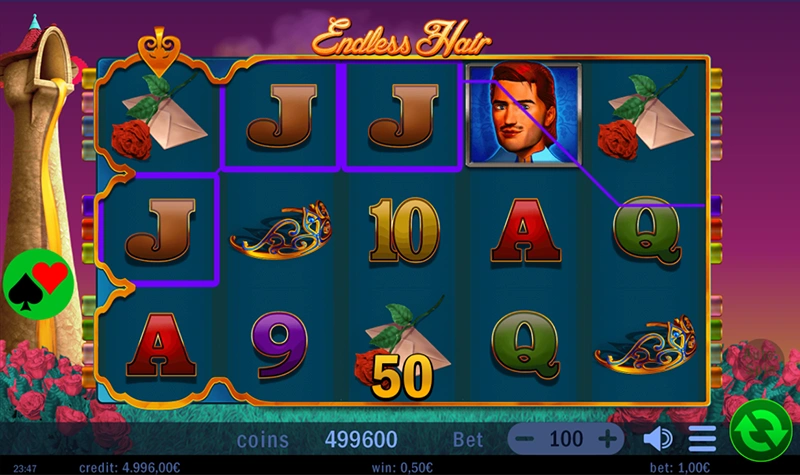The height and width of the screenshot is (475, 800).
Task: Toggle the sound speaker icon
Action: coord(657,439)
